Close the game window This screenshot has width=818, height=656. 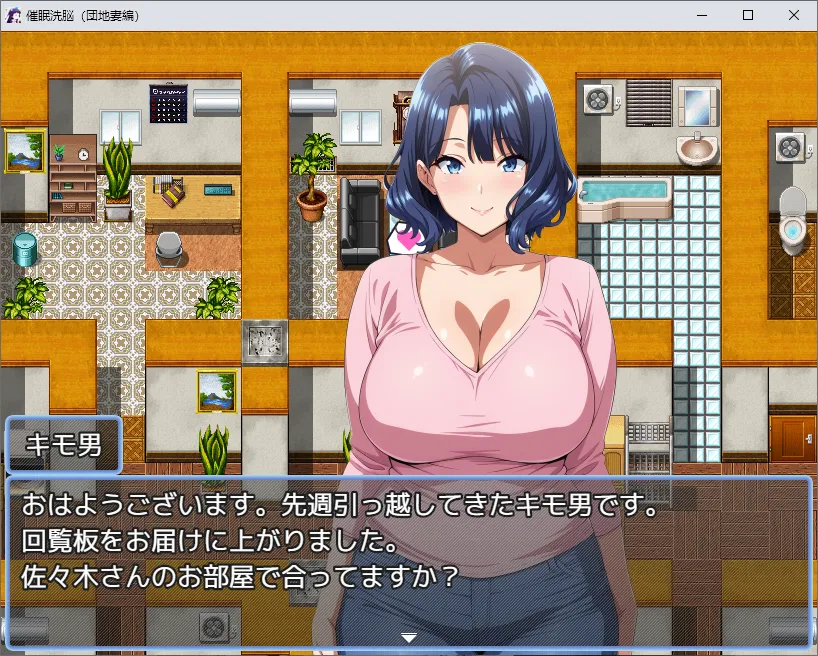click(794, 15)
